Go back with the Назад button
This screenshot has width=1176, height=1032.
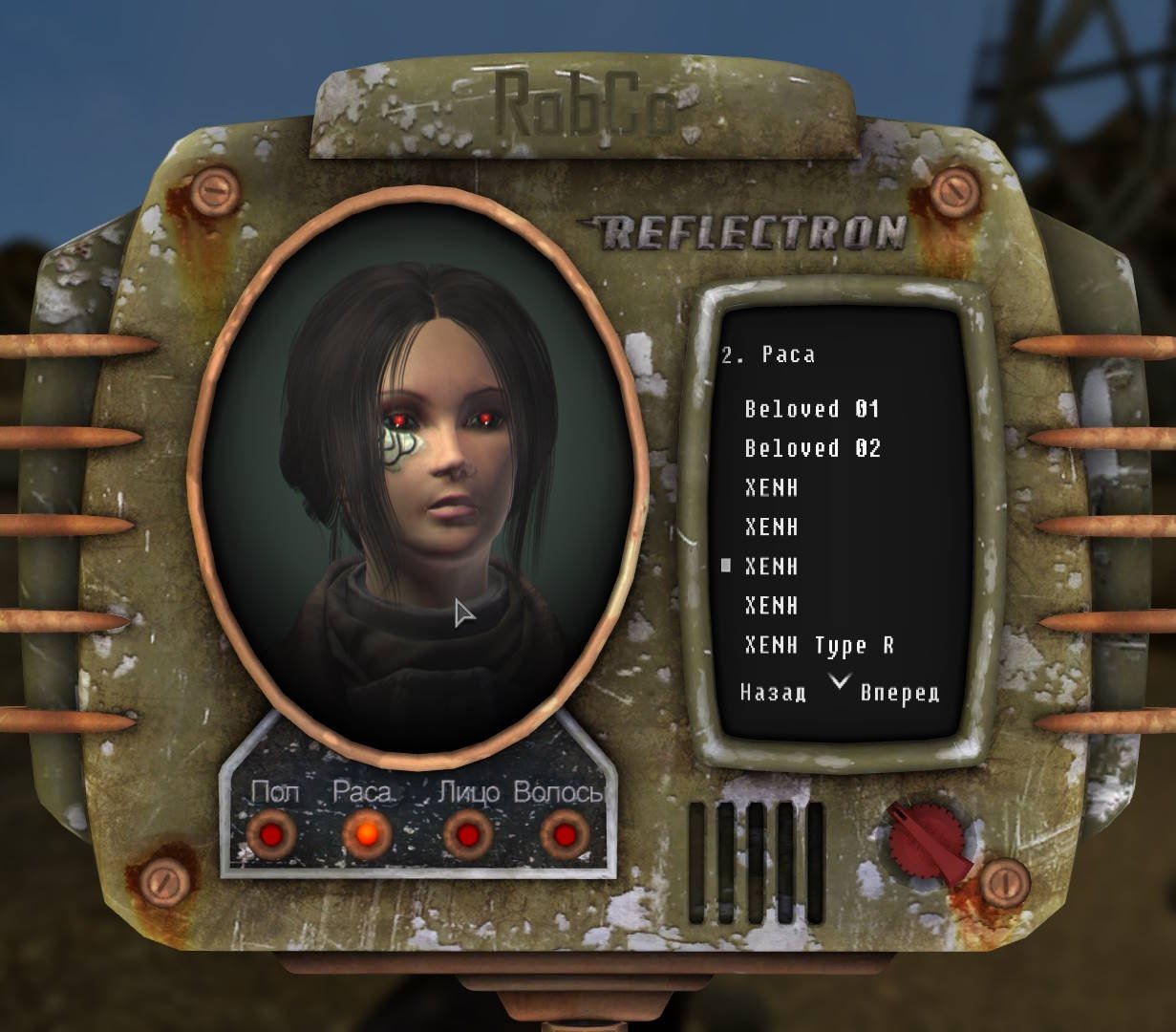773,693
